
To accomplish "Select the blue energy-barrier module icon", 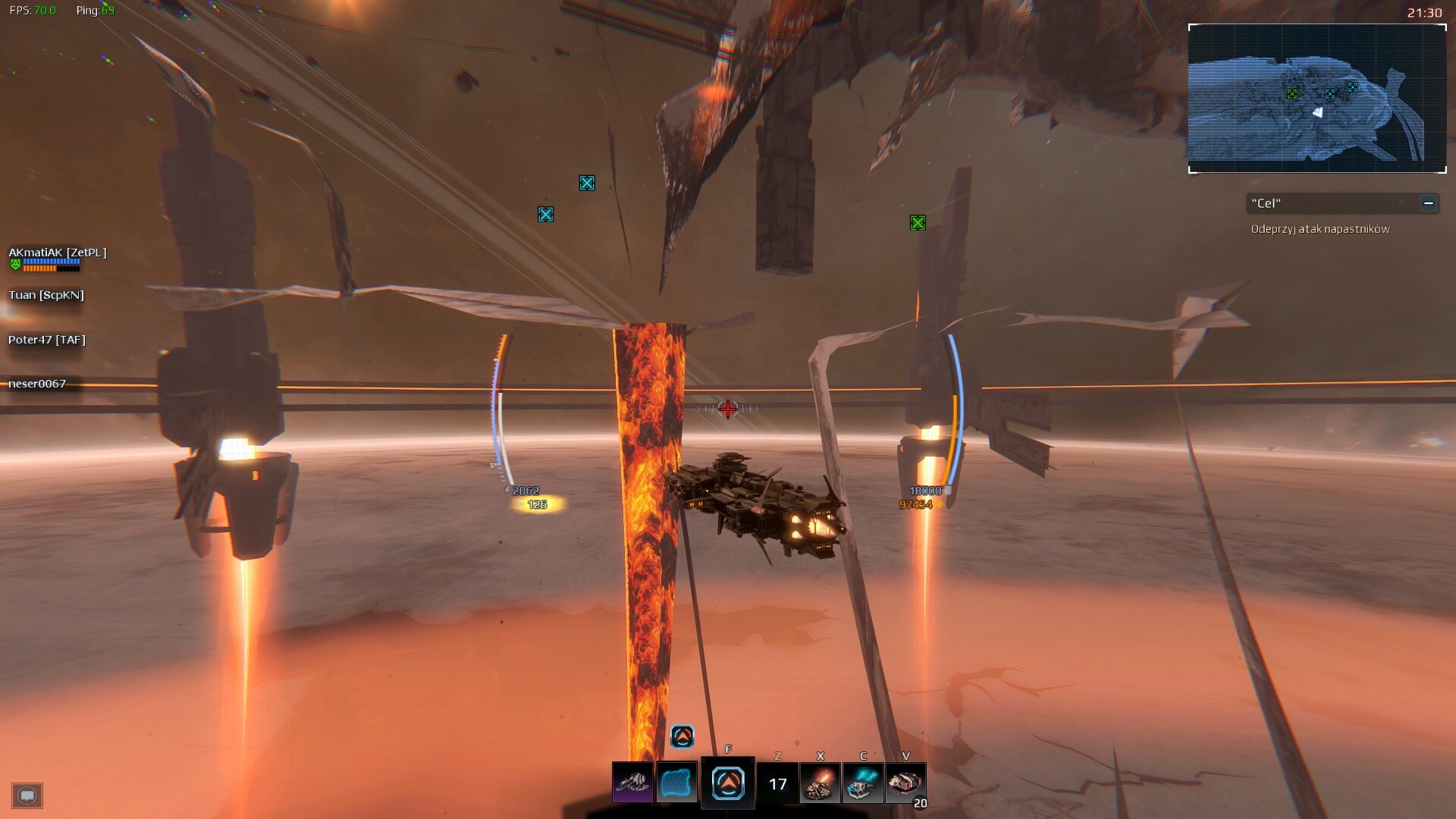I will click(x=677, y=783).
